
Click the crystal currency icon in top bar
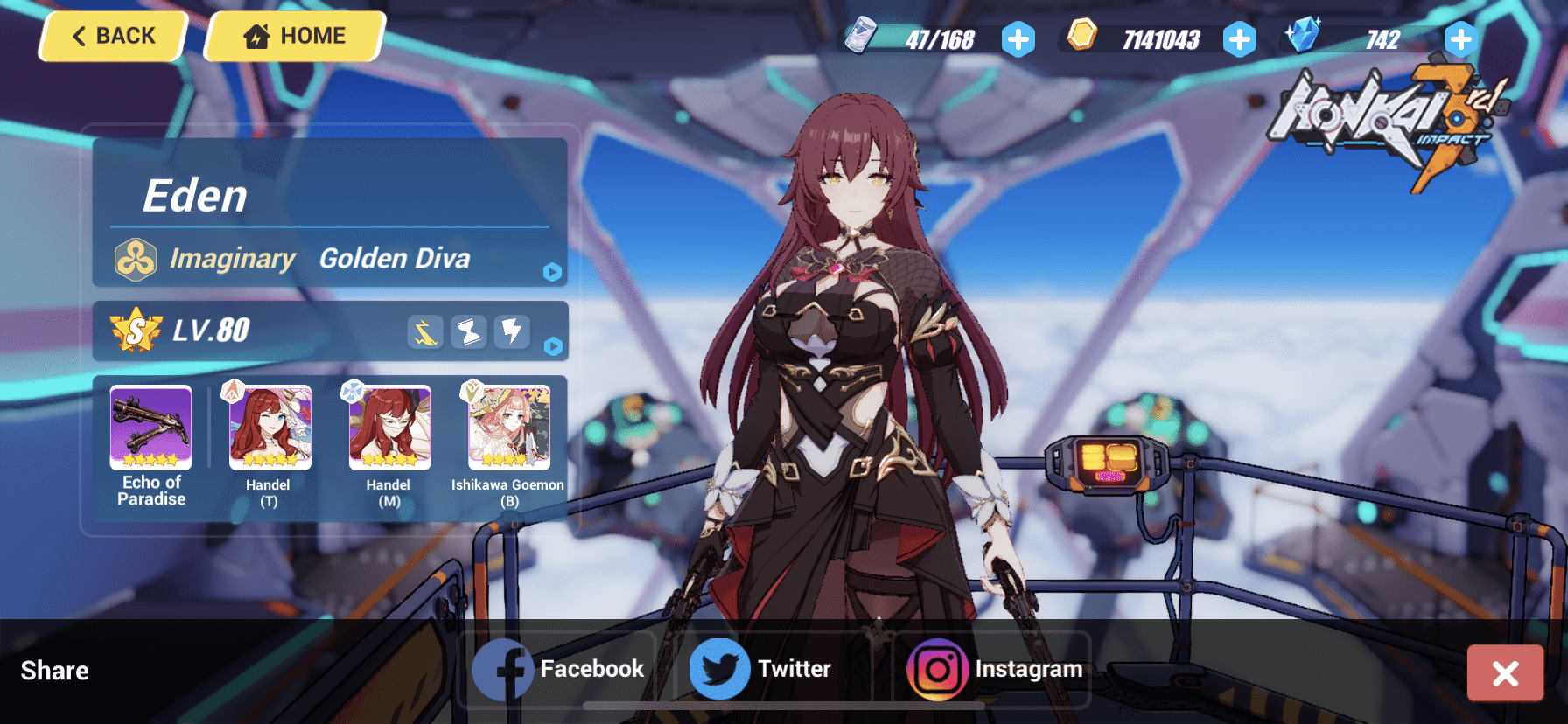click(1305, 37)
